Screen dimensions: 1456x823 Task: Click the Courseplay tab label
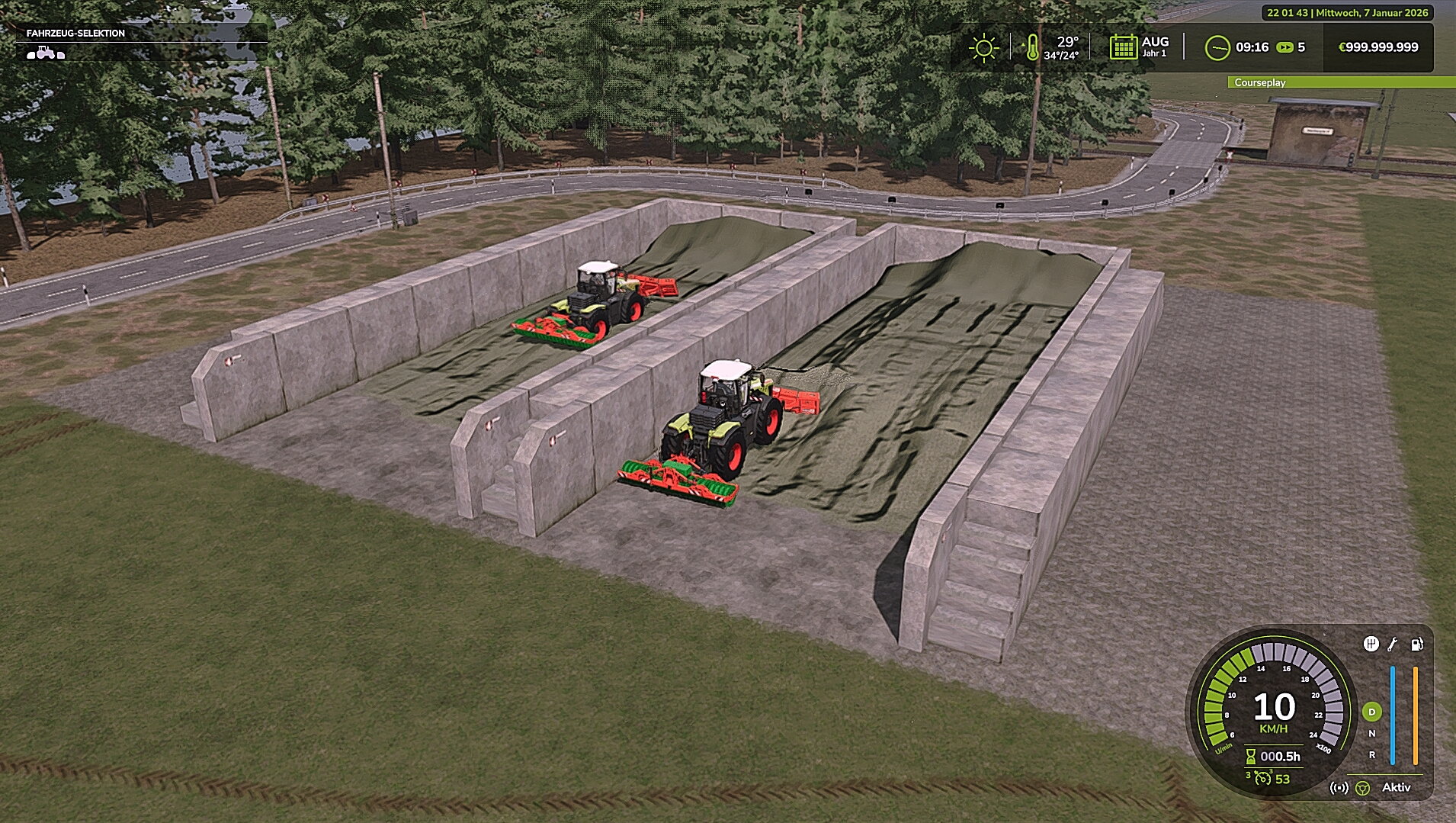tap(1259, 82)
